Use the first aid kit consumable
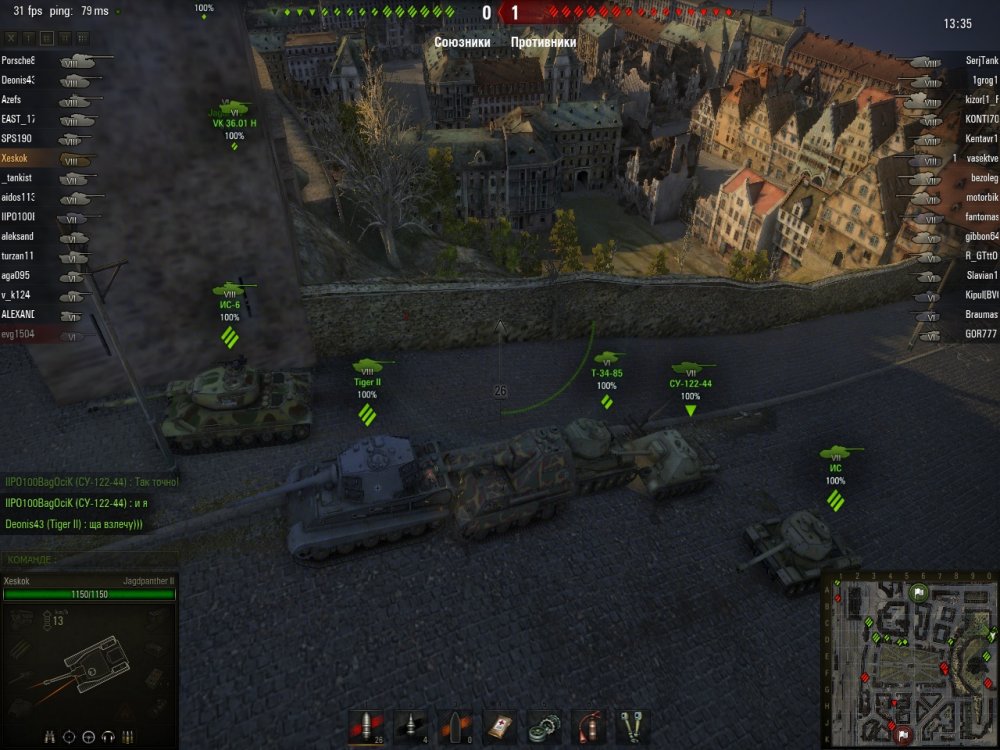This screenshot has width=1000, height=750. pyautogui.click(x=500, y=727)
